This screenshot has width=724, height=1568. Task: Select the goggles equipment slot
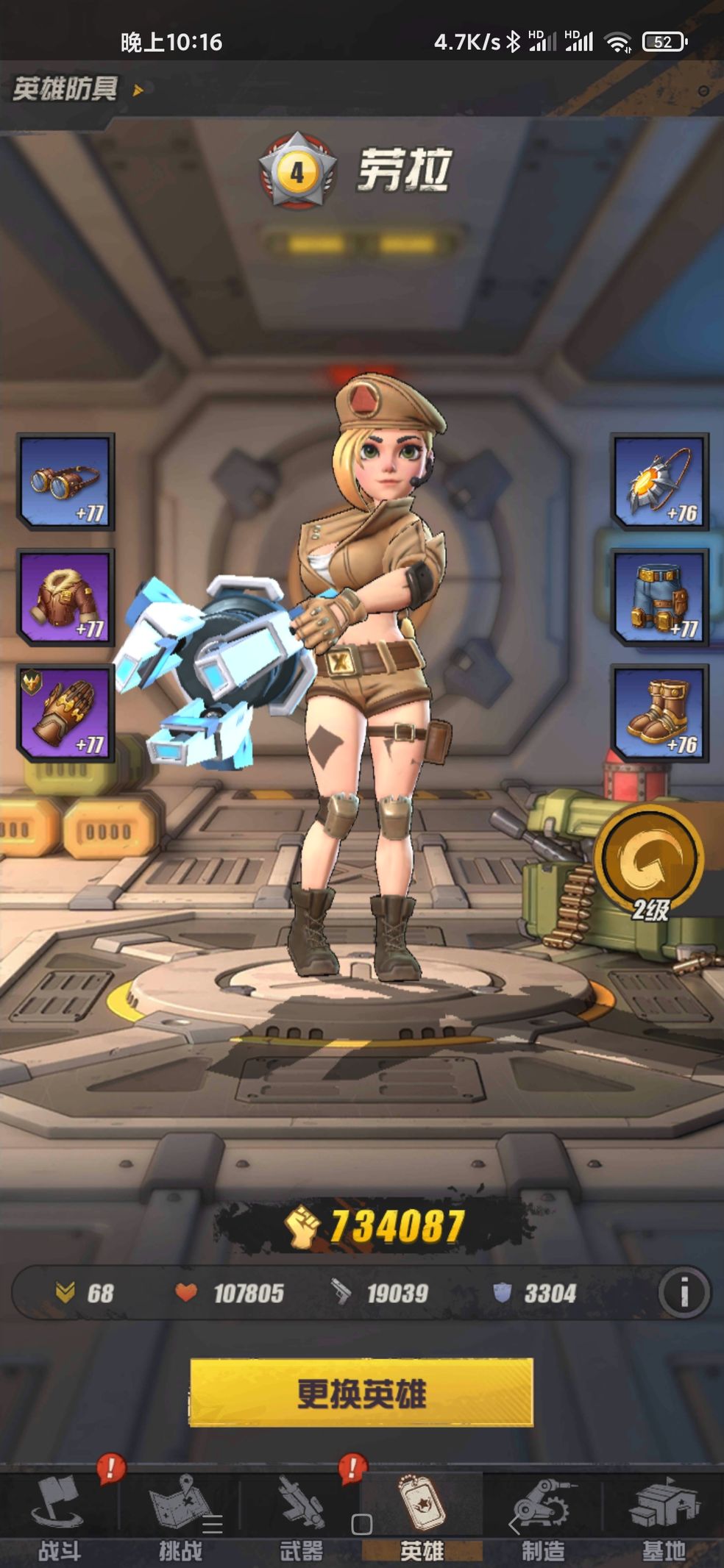point(66,482)
